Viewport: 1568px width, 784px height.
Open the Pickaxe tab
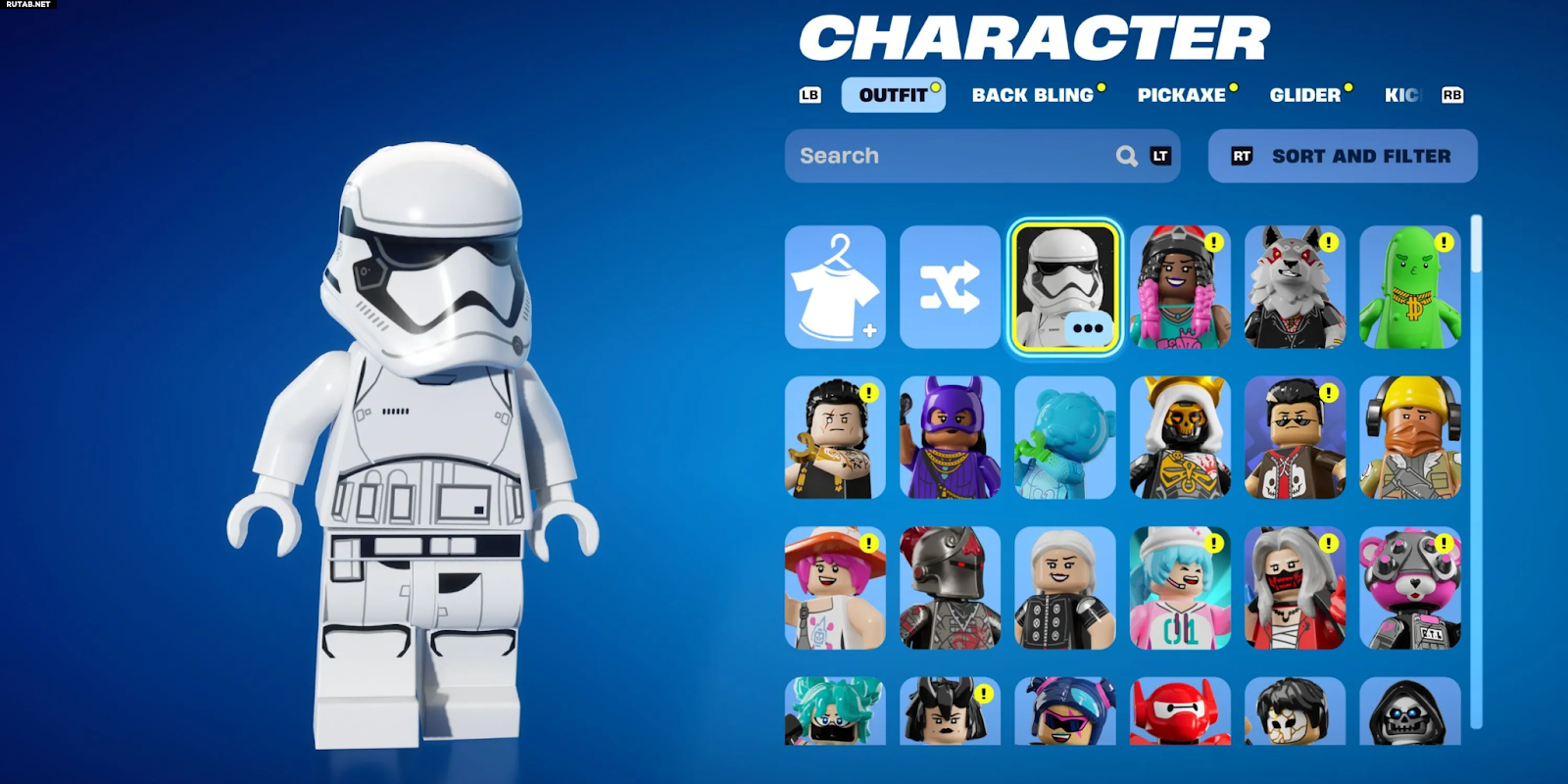1182,95
